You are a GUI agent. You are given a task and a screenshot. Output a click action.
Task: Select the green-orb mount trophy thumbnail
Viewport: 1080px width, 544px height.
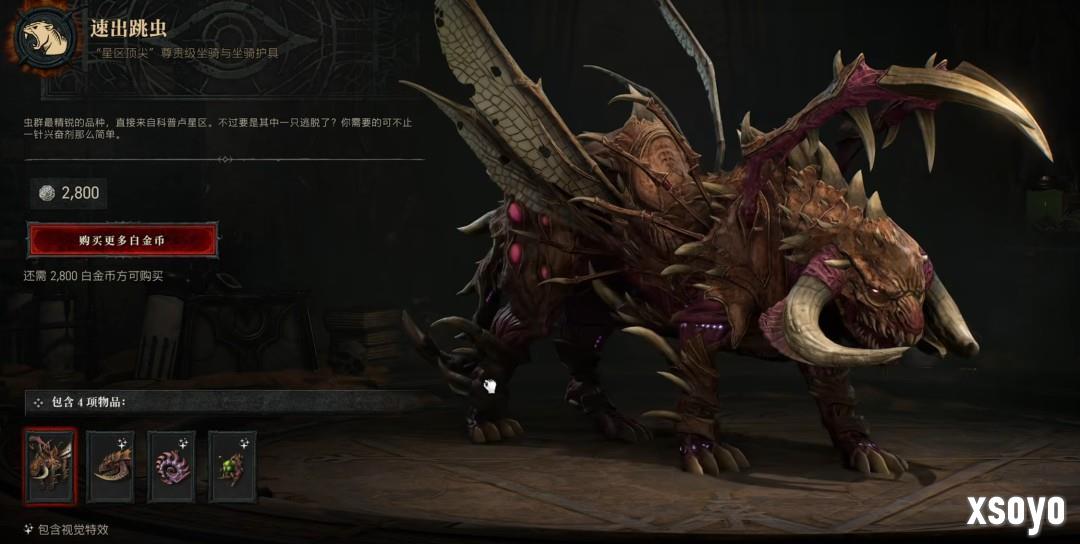point(232,466)
